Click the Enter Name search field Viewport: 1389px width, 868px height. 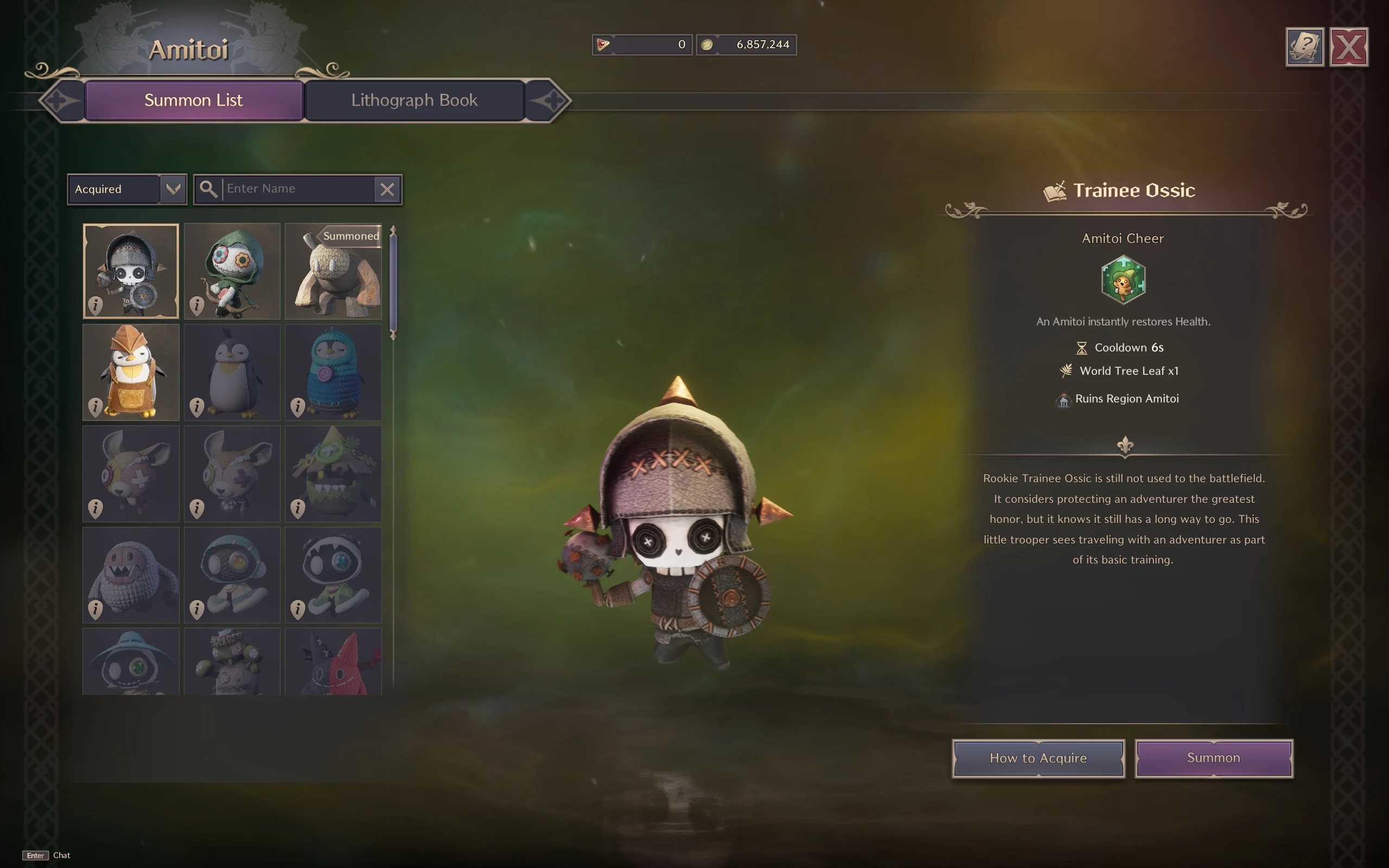tap(297, 189)
